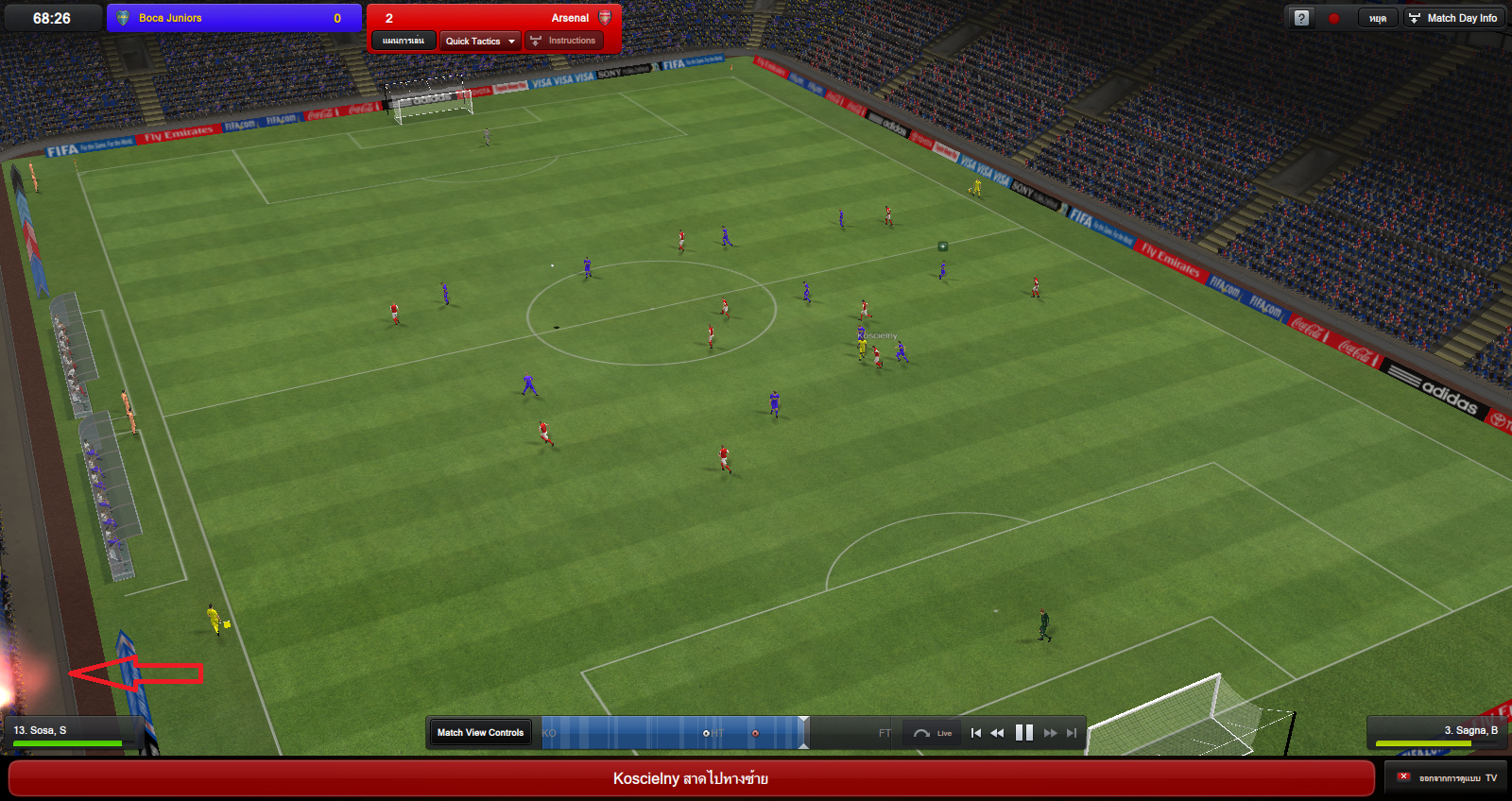The height and width of the screenshot is (801, 1512).
Task: Click the Thai pause button beside Match Day Info
Action: [x=1377, y=18]
